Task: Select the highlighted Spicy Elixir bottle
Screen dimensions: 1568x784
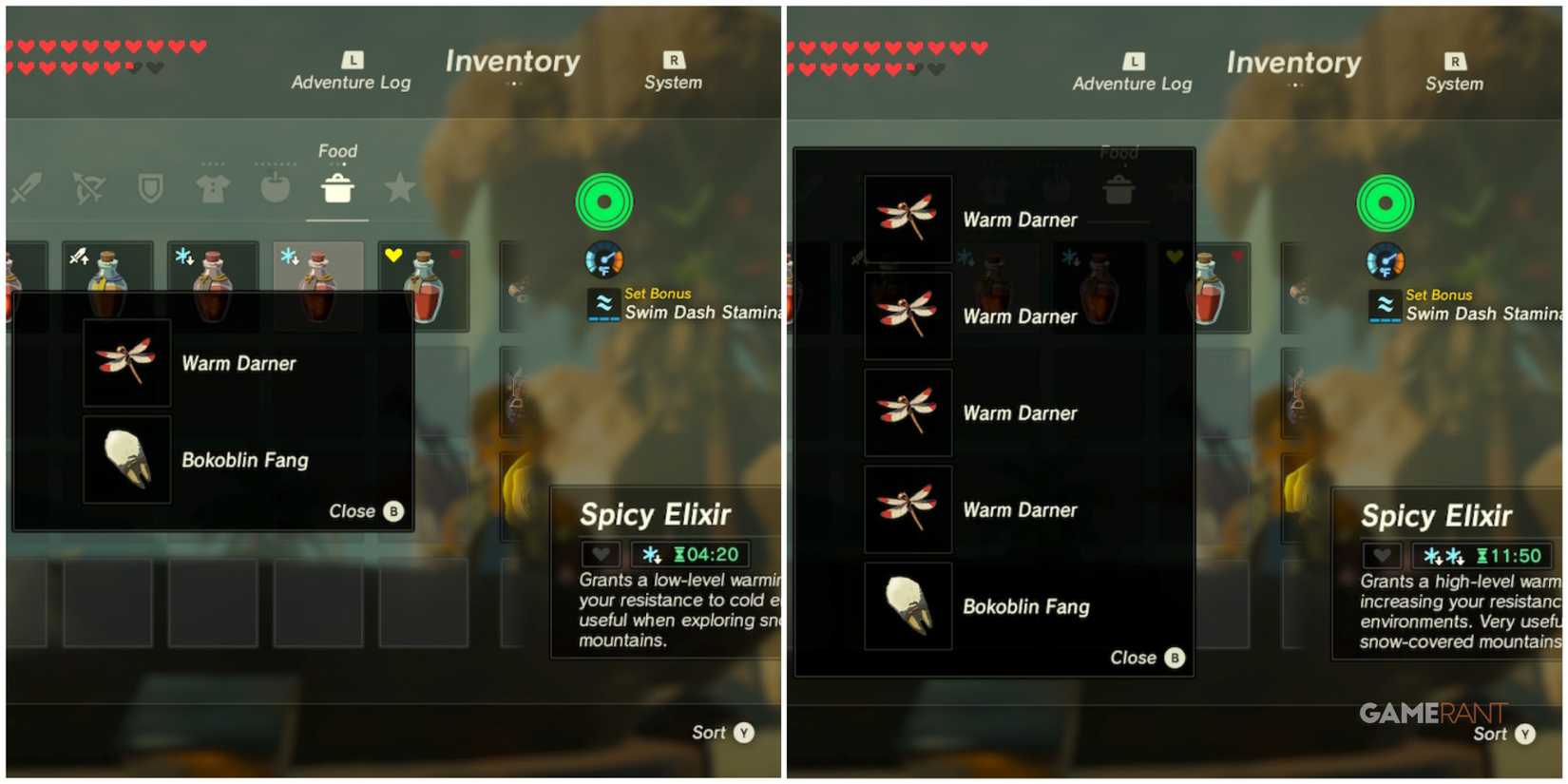Action: point(317,280)
